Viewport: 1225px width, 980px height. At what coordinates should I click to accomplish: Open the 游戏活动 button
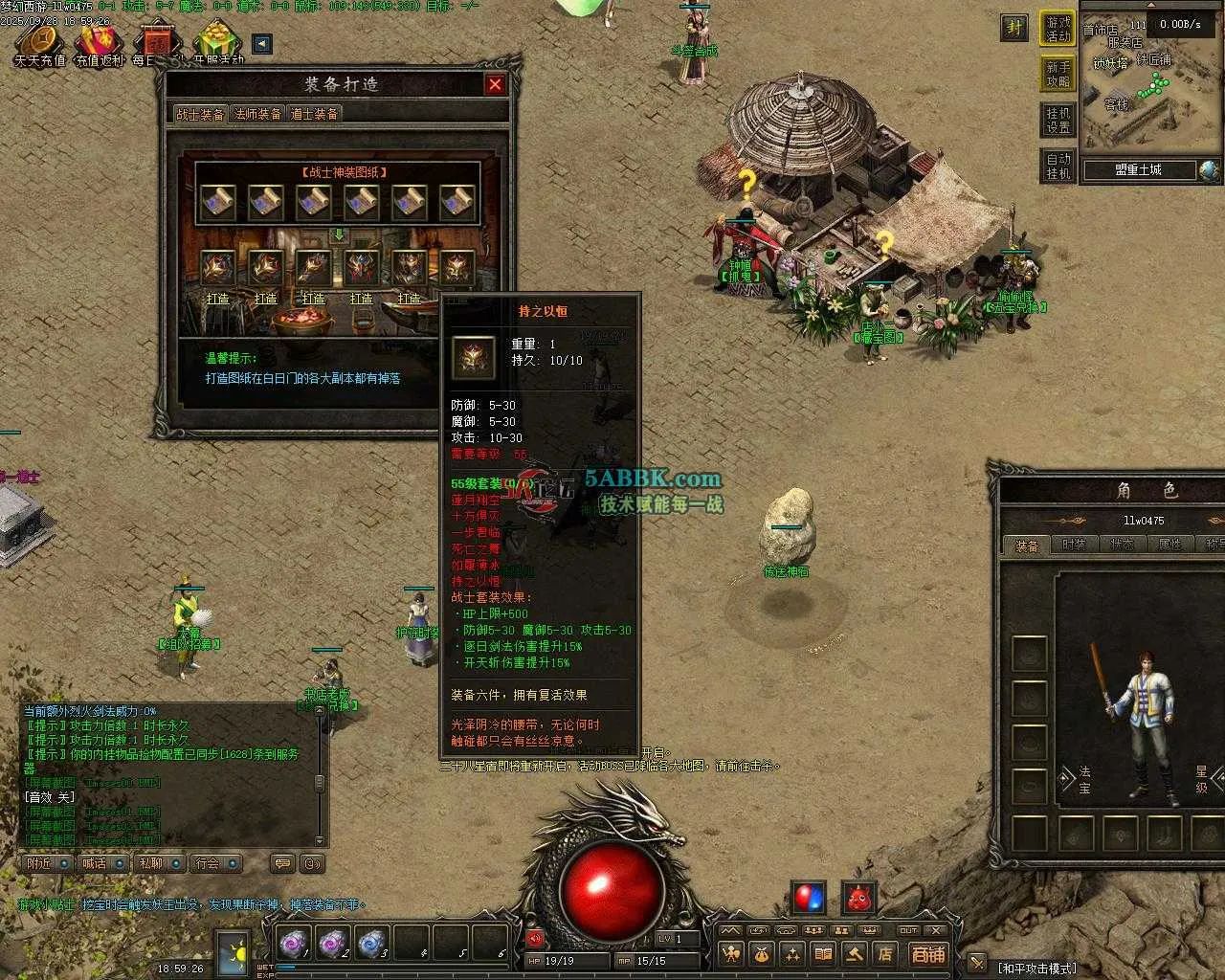coord(1058,29)
